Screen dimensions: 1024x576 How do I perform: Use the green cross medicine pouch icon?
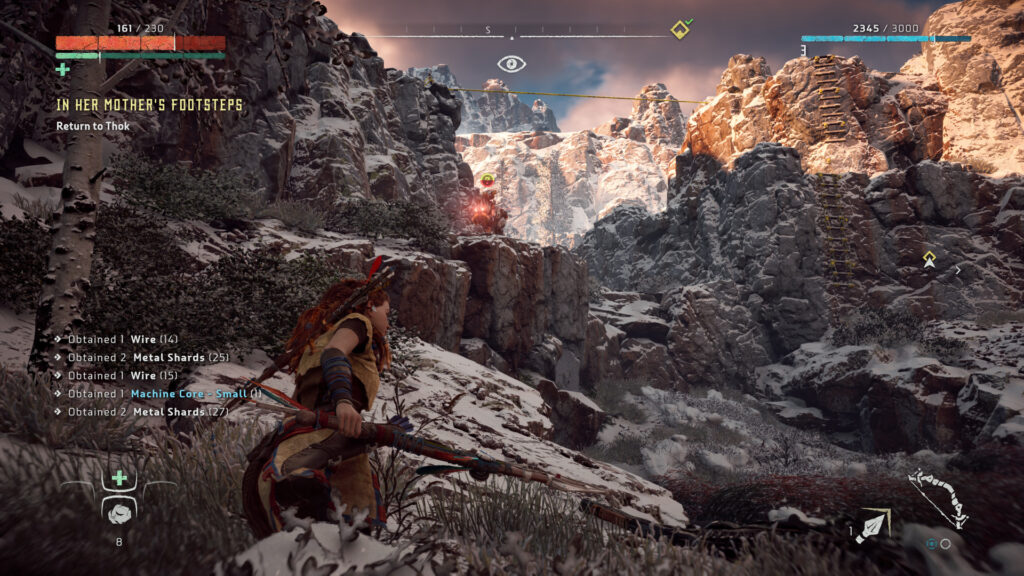pos(119,478)
